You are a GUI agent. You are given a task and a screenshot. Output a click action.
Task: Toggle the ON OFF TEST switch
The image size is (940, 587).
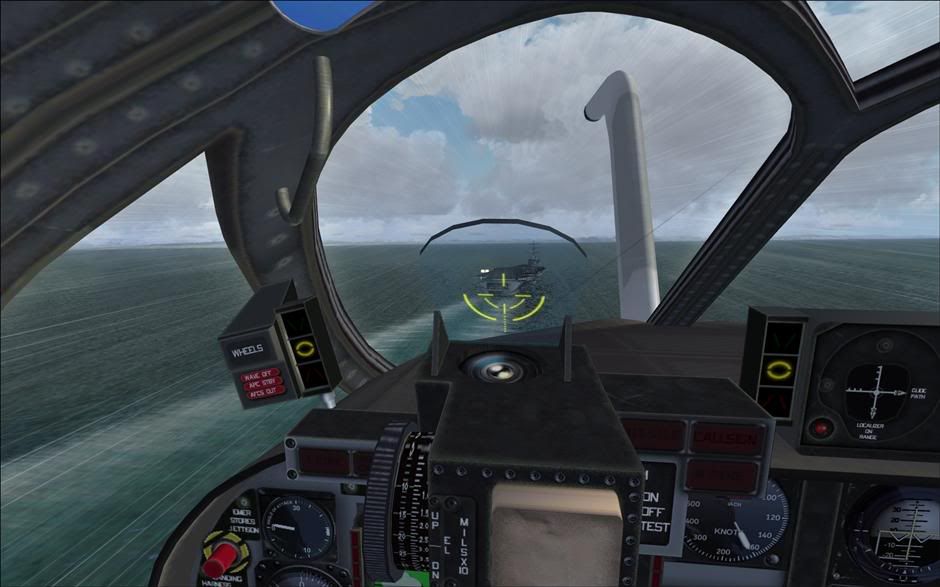pyautogui.click(x=655, y=501)
